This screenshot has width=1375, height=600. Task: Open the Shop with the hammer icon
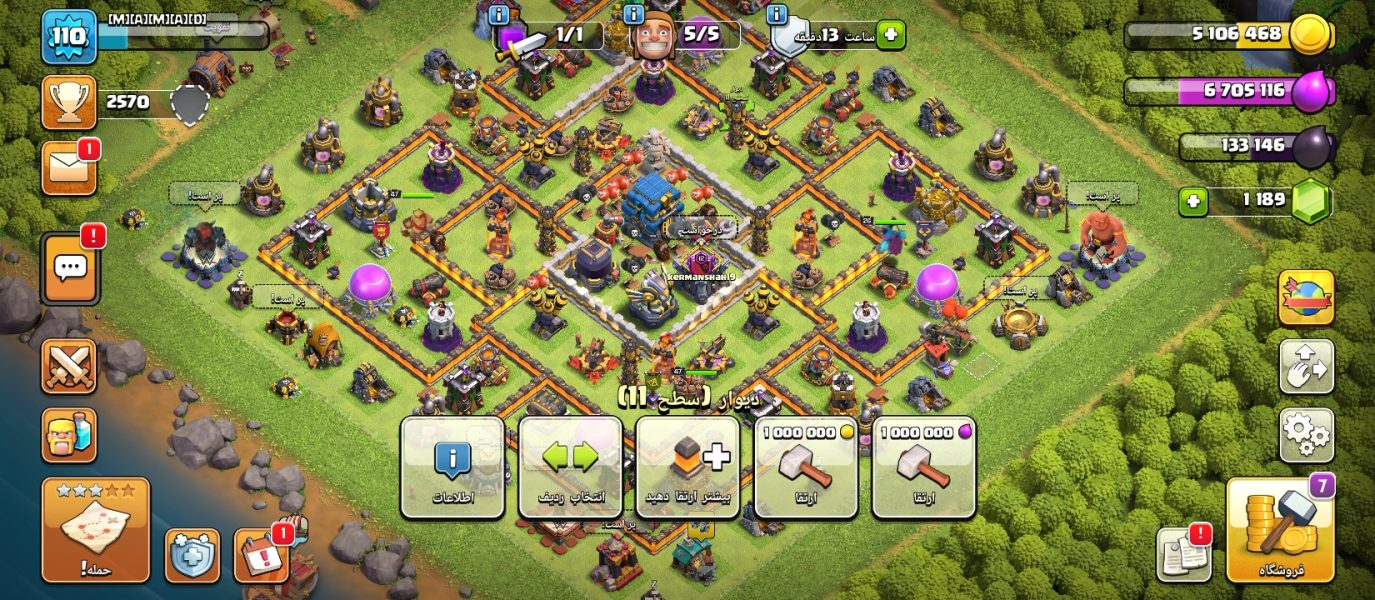(x=1279, y=530)
